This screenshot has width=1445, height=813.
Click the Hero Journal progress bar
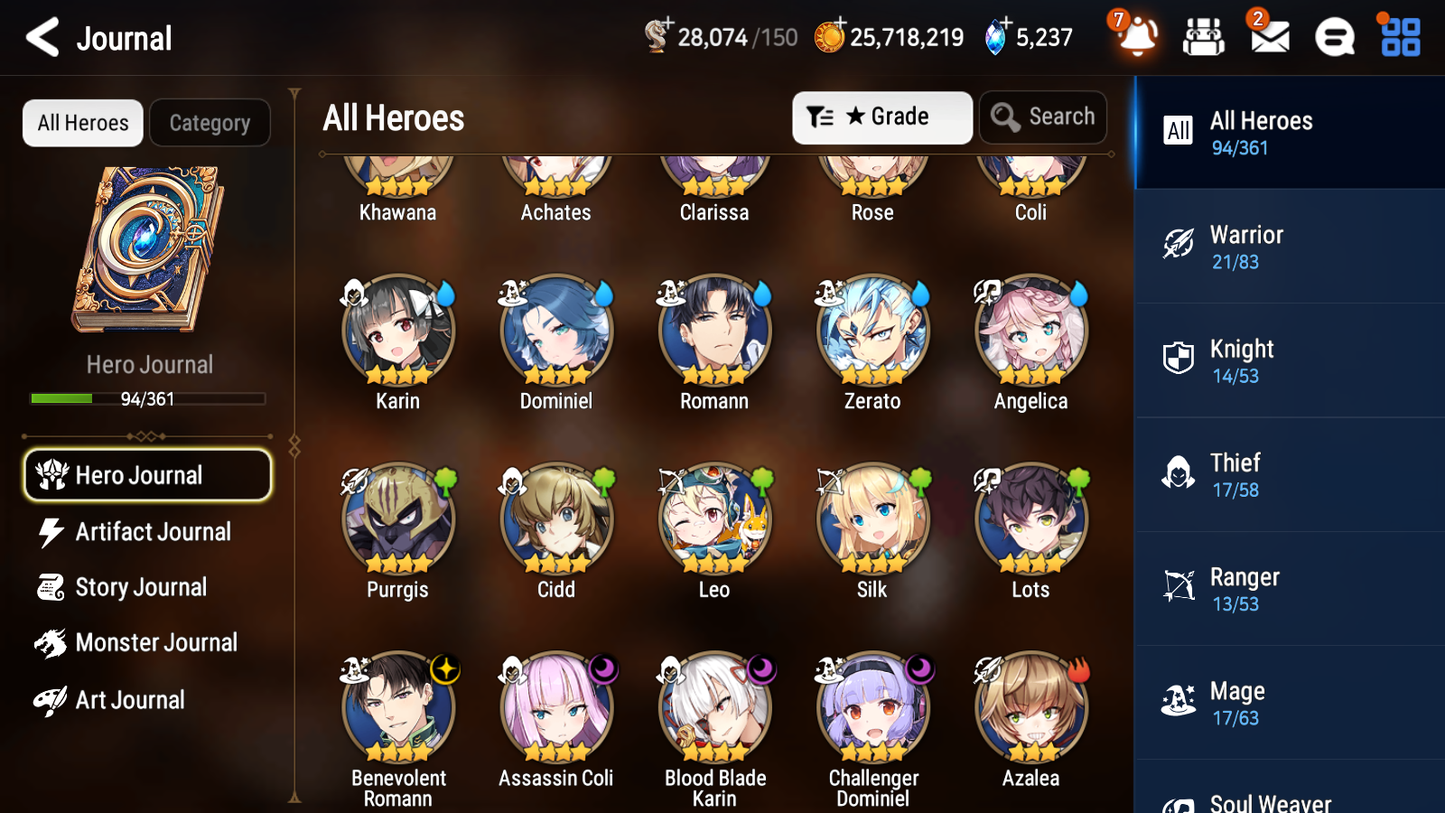click(x=149, y=398)
